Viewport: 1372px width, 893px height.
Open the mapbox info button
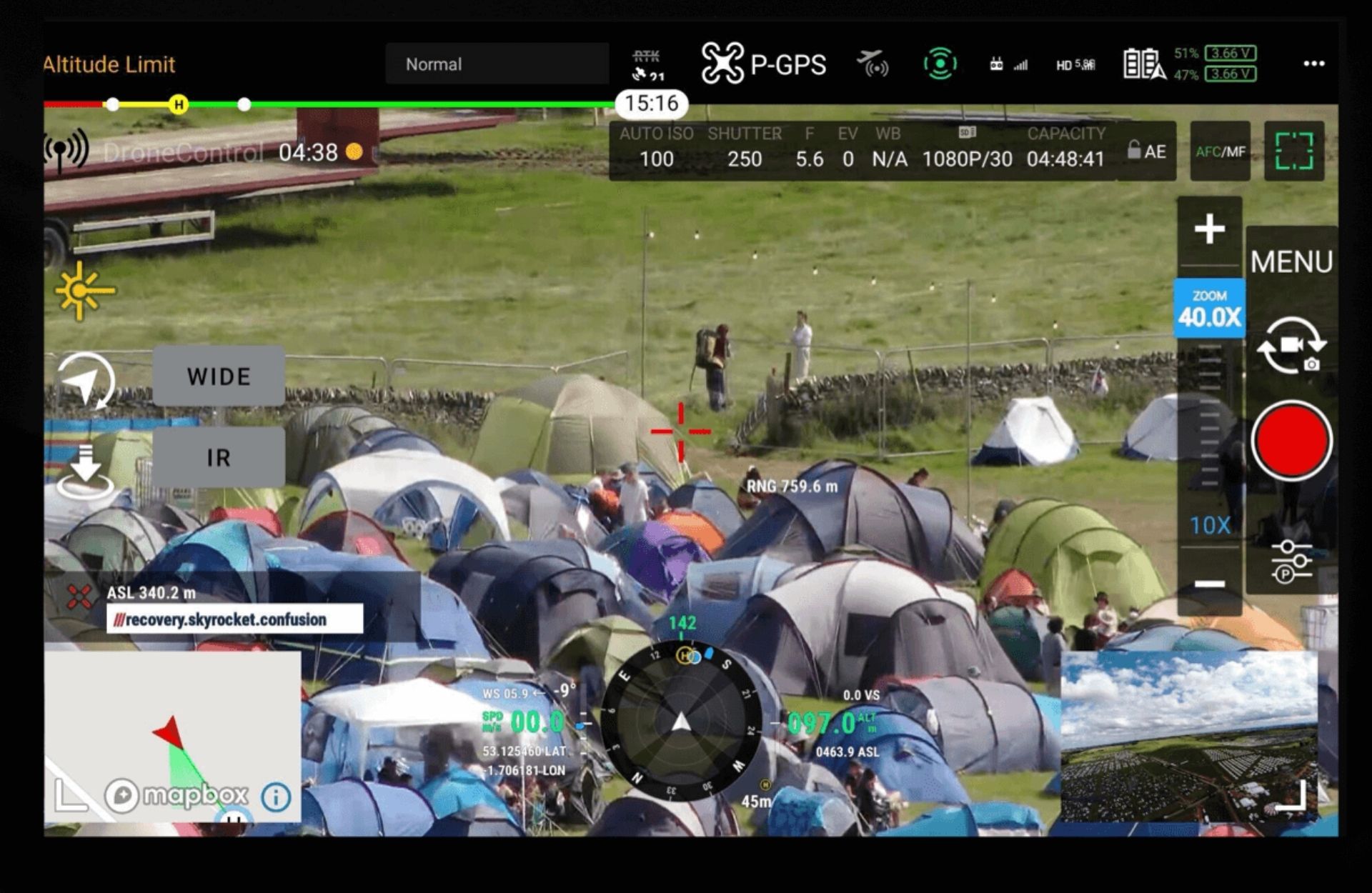(x=276, y=796)
